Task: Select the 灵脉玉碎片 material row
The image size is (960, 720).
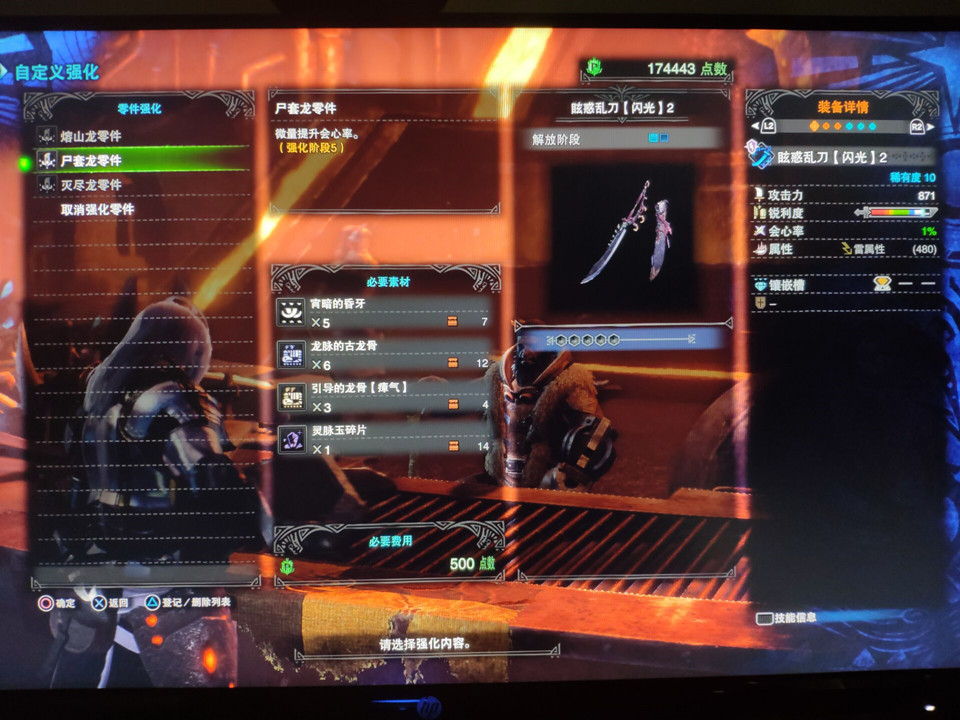Action: [x=385, y=438]
